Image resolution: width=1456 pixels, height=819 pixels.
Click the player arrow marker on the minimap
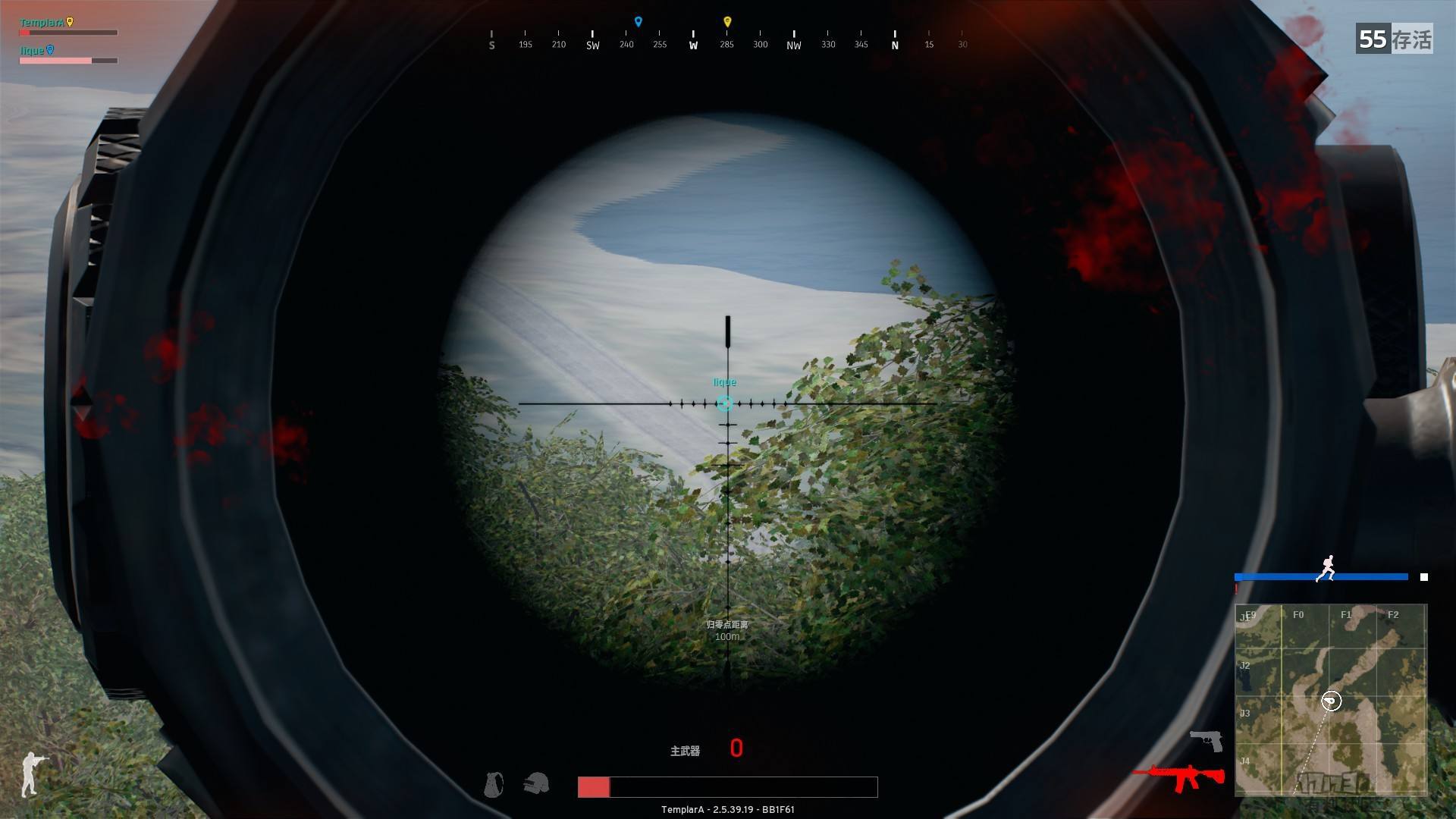1331,701
